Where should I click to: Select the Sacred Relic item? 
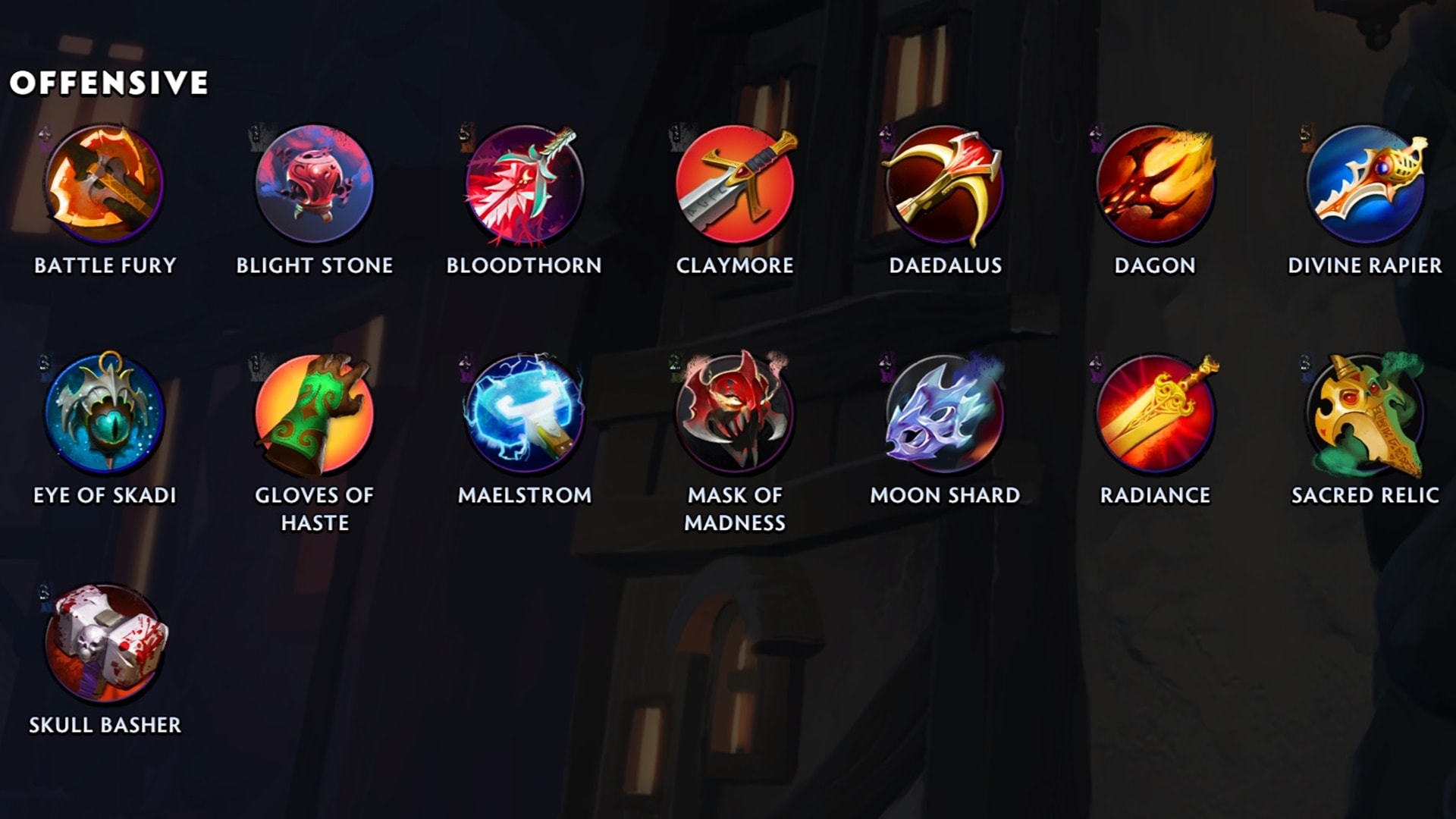pos(1365,414)
